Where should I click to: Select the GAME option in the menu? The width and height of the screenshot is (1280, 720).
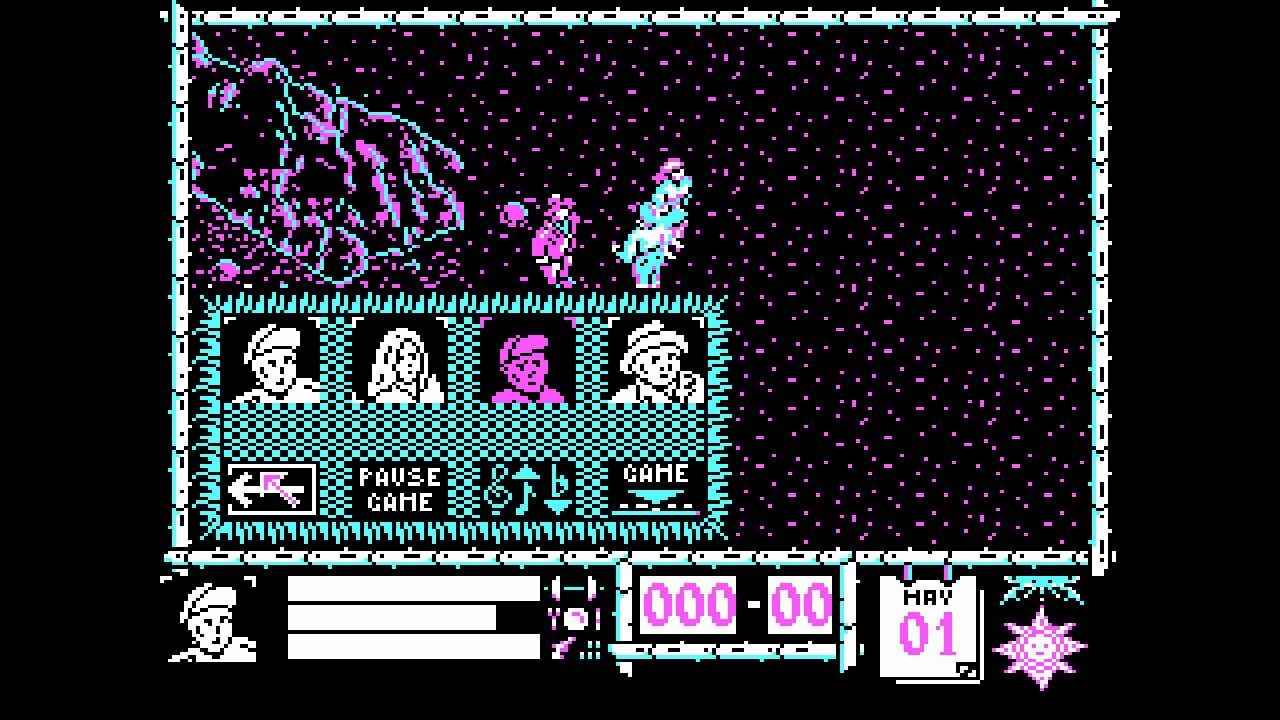pos(655,478)
